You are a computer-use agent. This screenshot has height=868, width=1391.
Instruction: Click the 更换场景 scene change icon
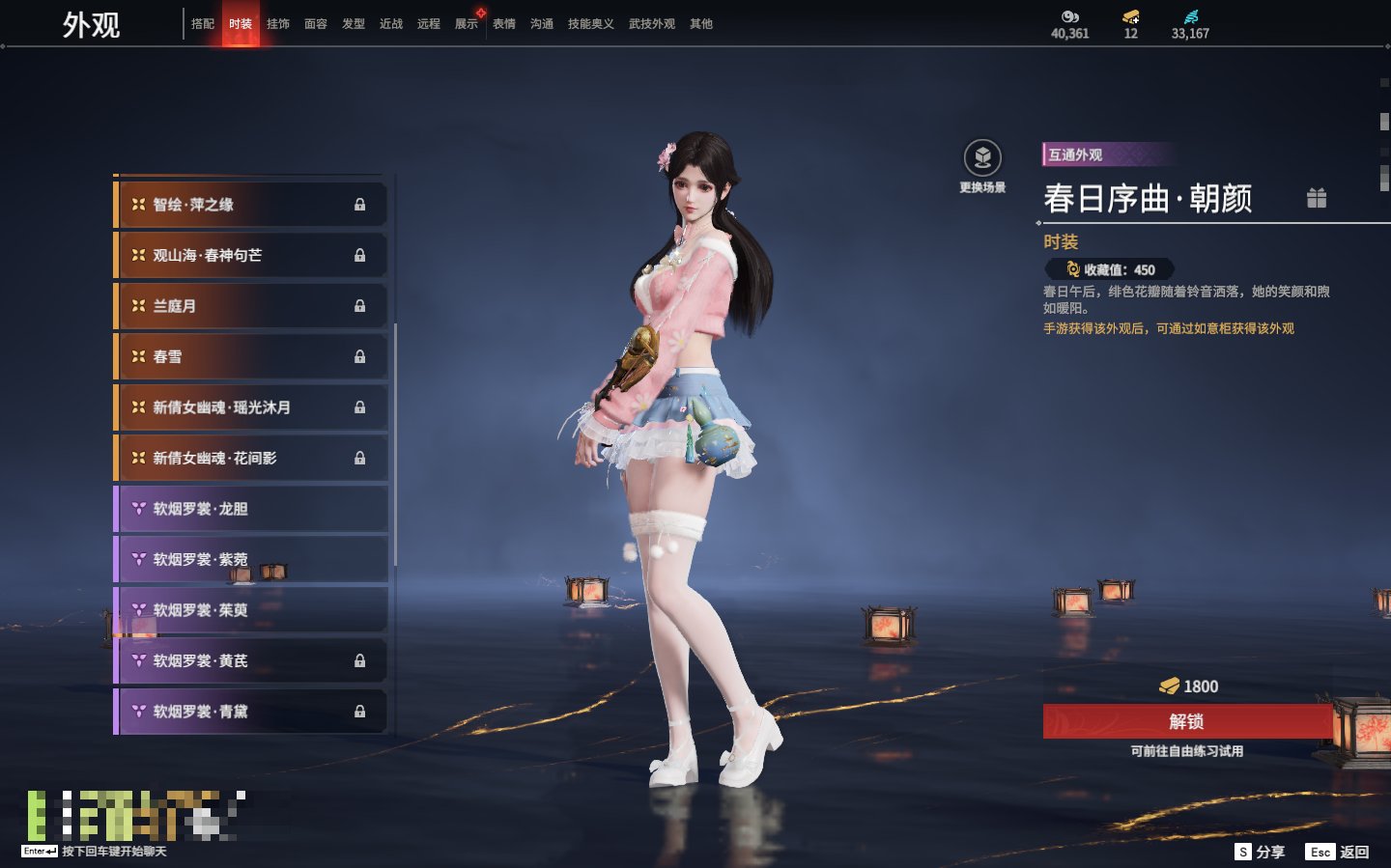tap(982, 159)
